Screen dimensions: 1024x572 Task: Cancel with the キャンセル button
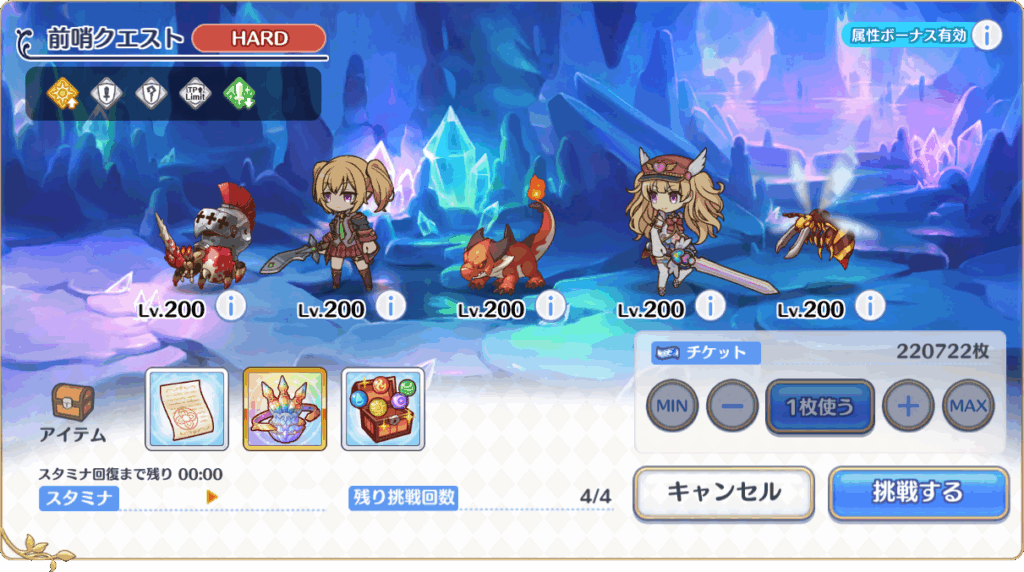click(723, 492)
